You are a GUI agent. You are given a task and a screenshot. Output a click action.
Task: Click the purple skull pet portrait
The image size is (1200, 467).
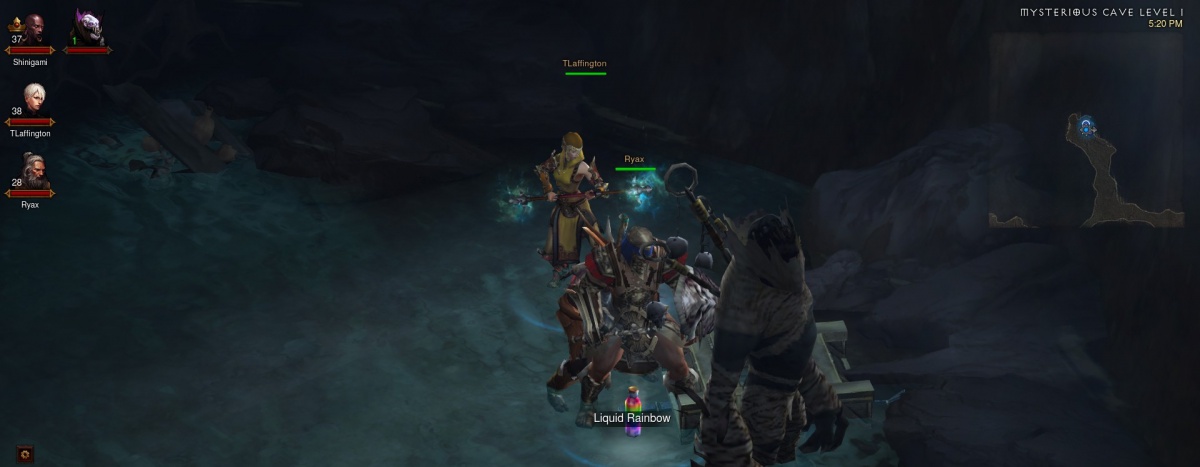[x=87, y=29]
